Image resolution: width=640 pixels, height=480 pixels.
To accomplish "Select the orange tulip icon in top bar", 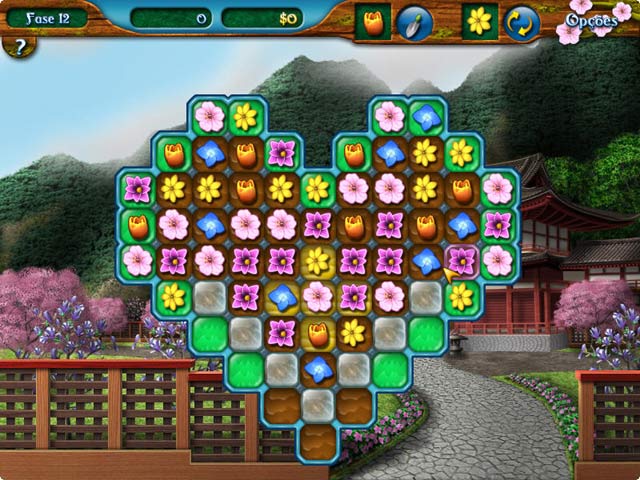I will pyautogui.click(x=373, y=22).
